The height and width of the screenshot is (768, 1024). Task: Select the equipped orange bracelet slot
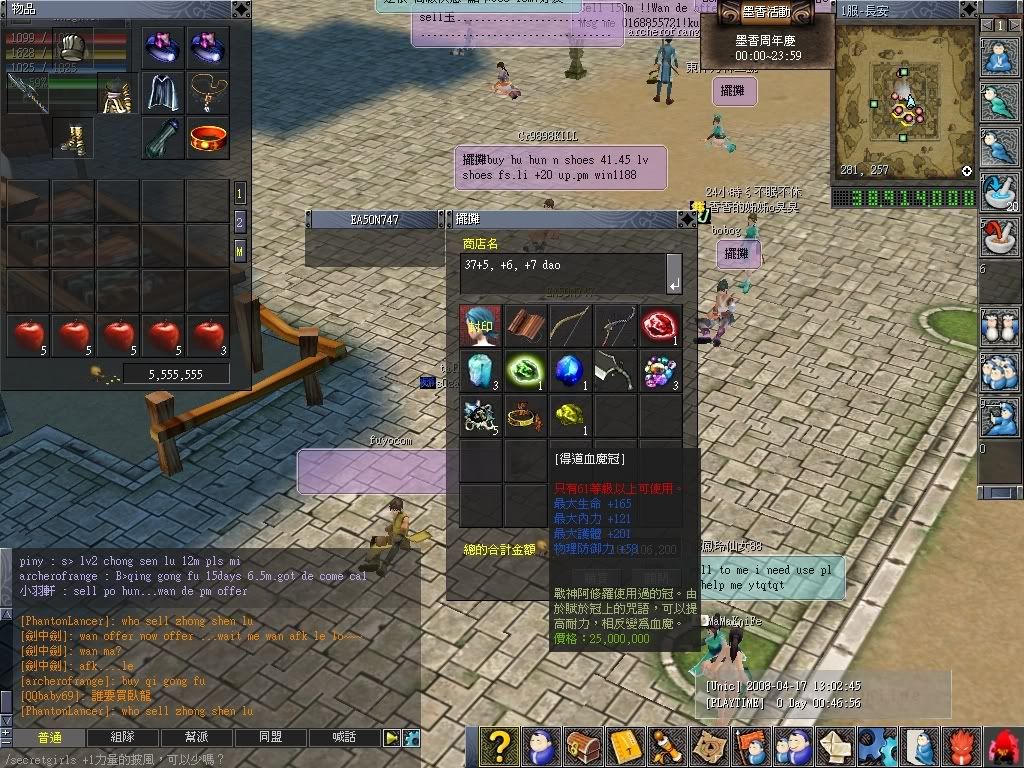[208, 137]
